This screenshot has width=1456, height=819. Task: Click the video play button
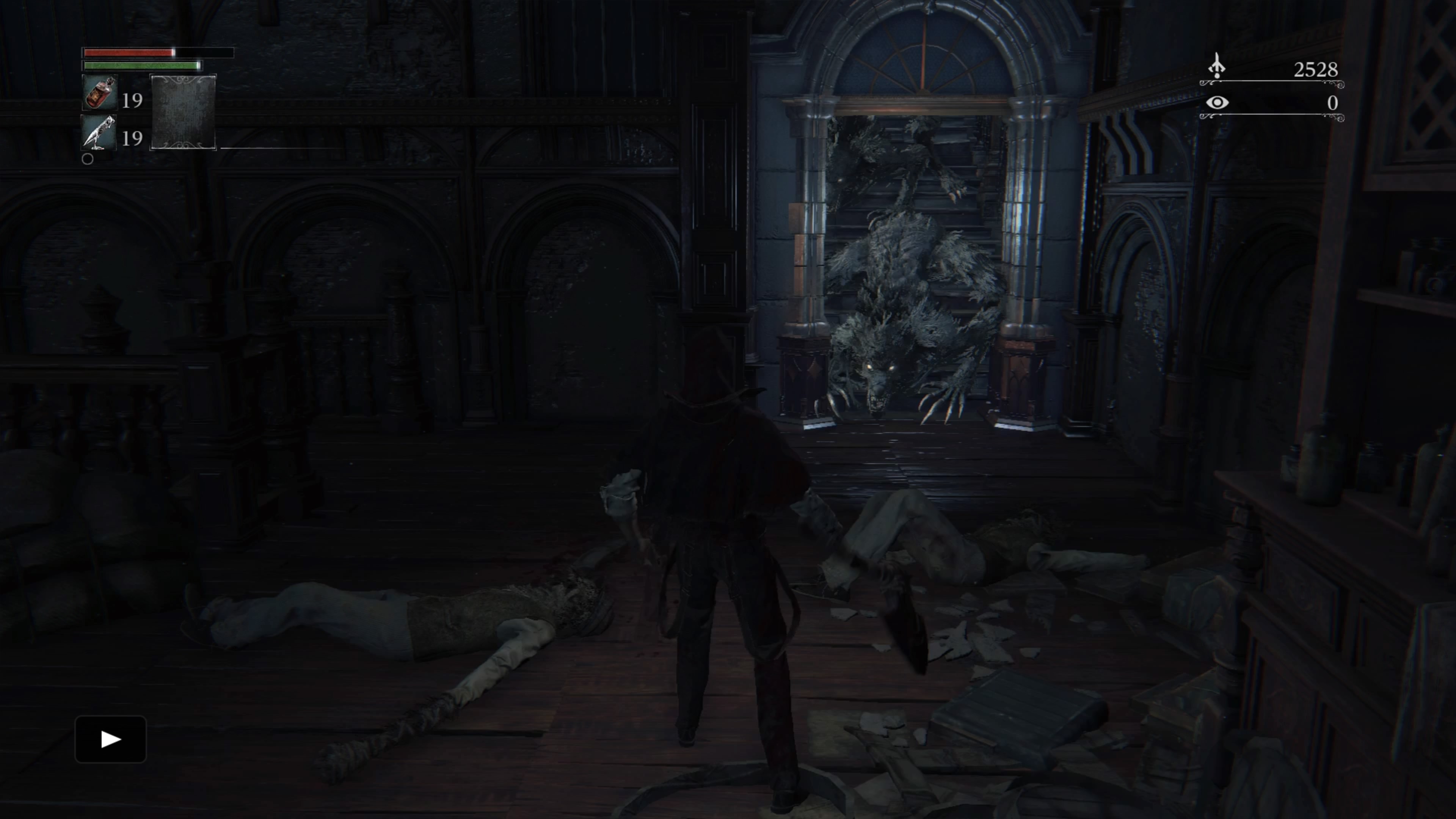tap(111, 739)
